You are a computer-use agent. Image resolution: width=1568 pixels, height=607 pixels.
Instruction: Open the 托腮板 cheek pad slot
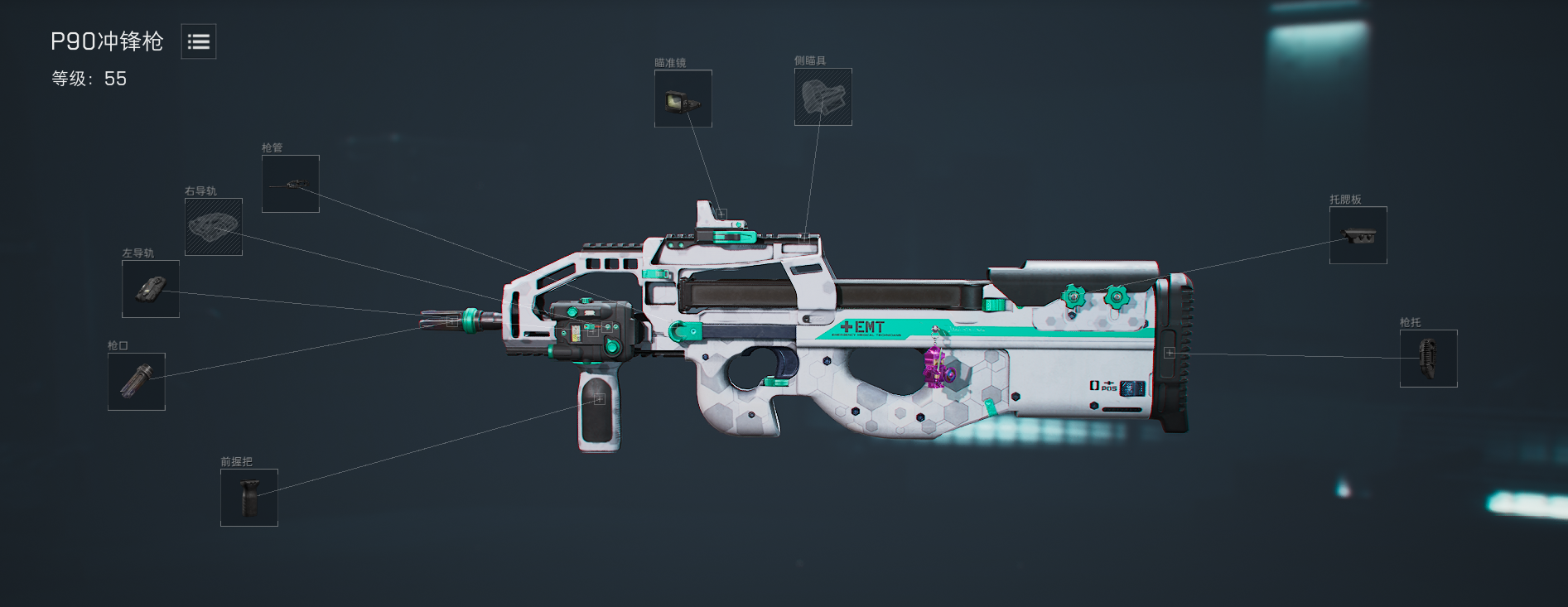pyautogui.click(x=1358, y=235)
